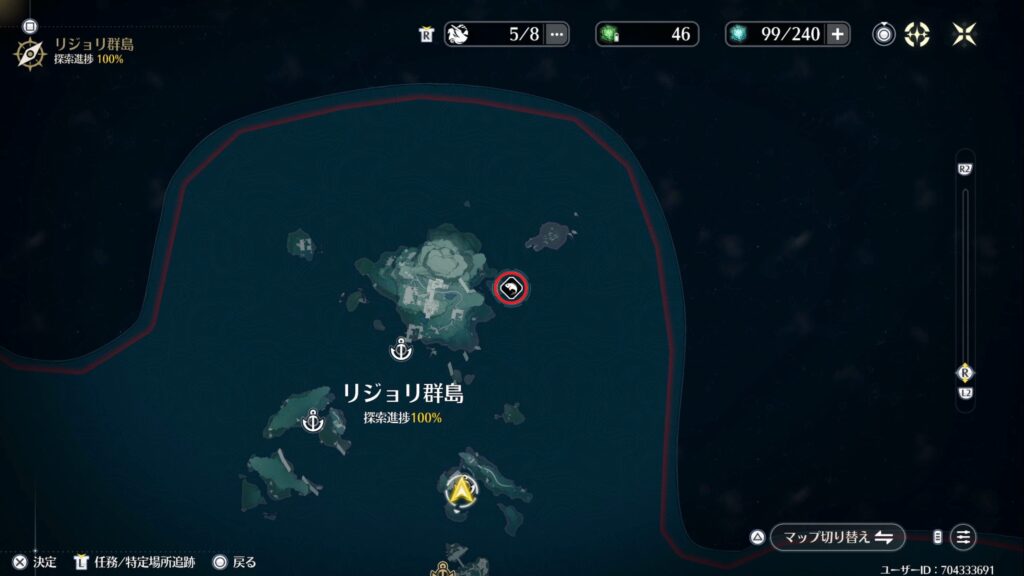
Task: Open the round gold crosshair icon in the top bar
Action: 917,34
